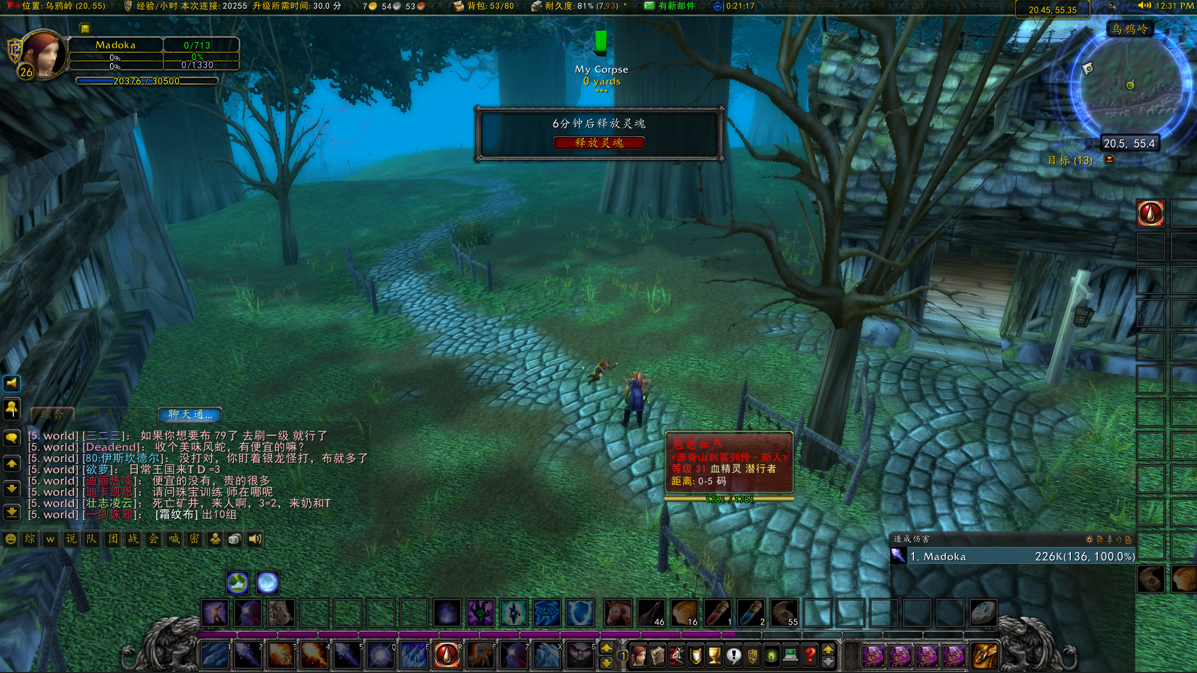Image resolution: width=1197 pixels, height=673 pixels.
Task: Use the red potion flask with count 1
Action: tap(718, 612)
